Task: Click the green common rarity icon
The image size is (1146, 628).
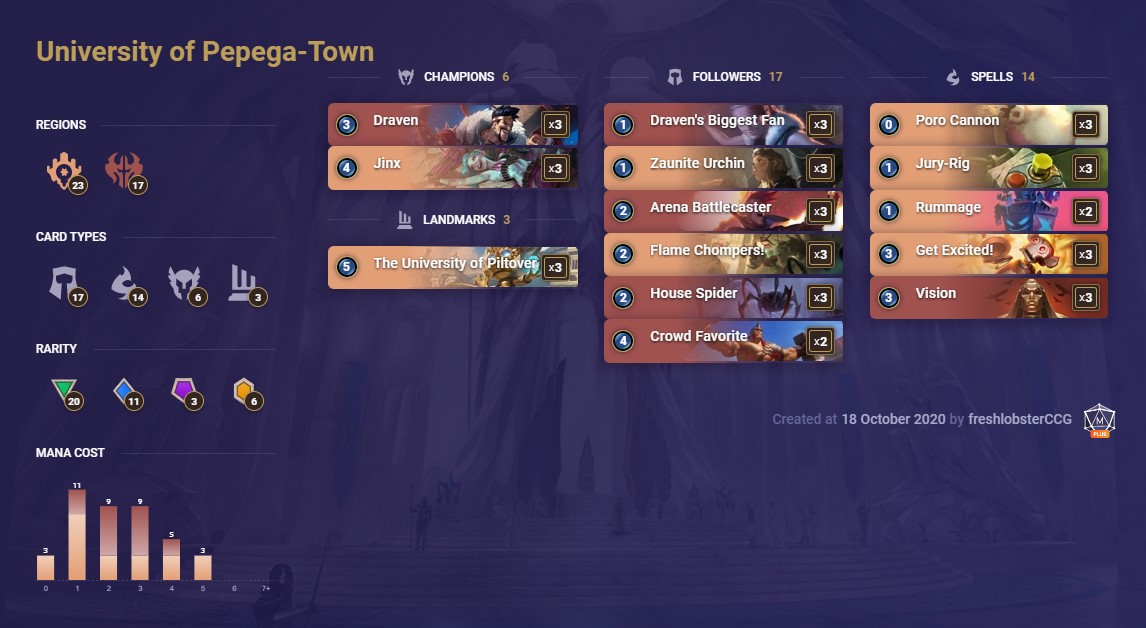Action: [x=65, y=392]
